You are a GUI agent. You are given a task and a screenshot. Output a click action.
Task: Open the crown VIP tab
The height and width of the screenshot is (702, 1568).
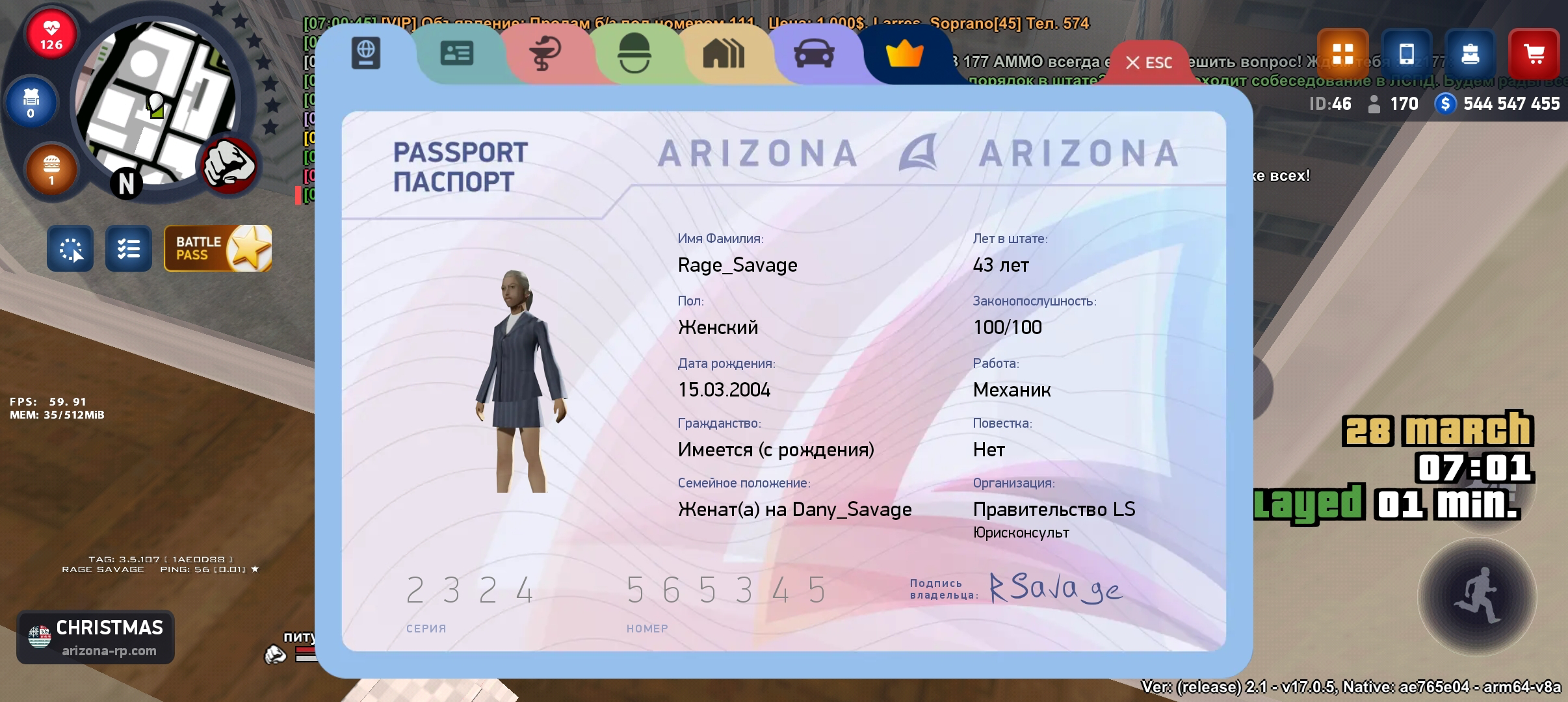904,54
